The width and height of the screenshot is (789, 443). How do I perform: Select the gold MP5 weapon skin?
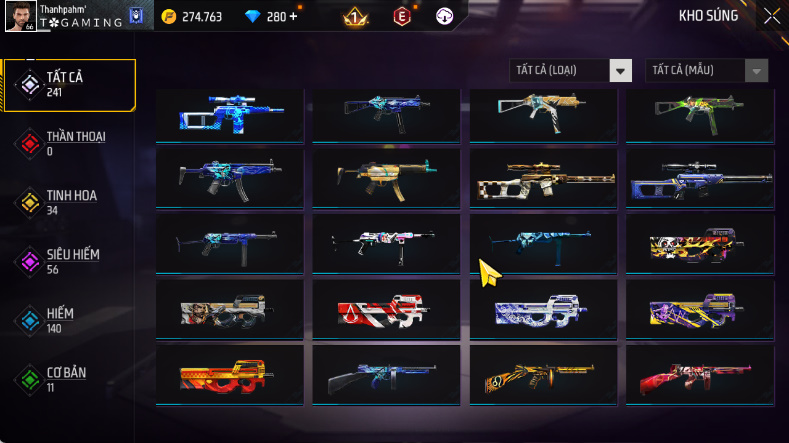(386, 179)
